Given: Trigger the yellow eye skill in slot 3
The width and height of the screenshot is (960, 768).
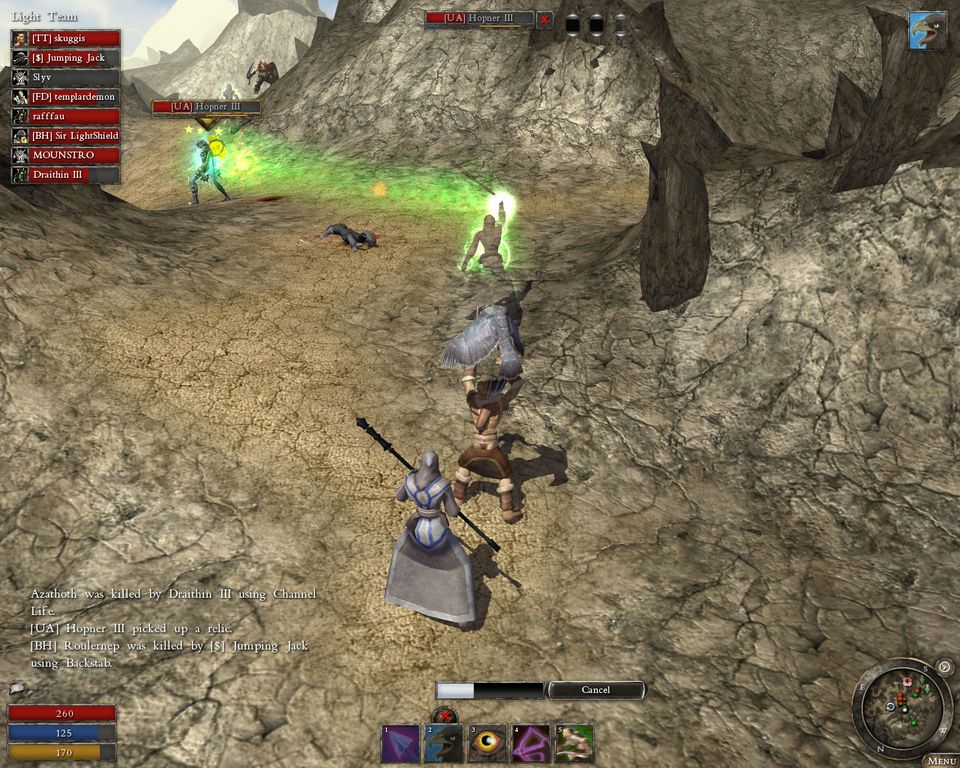Looking at the screenshot, I should [488, 744].
